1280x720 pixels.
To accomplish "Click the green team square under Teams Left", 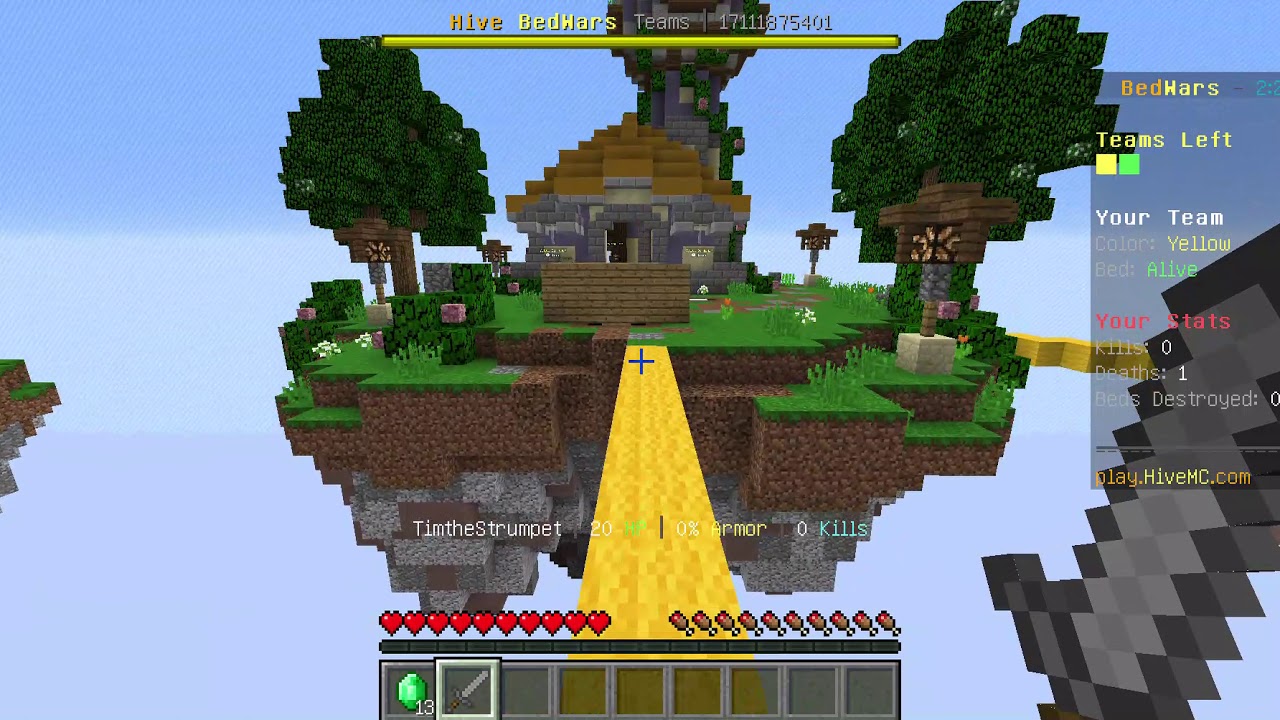I will coord(1129,165).
